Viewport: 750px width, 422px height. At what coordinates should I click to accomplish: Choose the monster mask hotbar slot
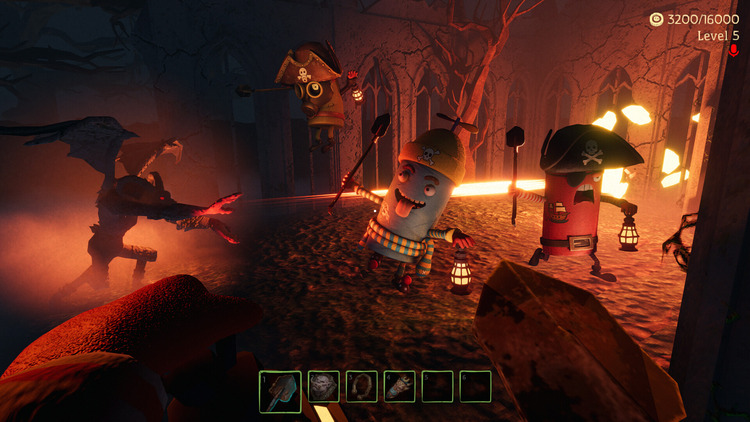324,386
